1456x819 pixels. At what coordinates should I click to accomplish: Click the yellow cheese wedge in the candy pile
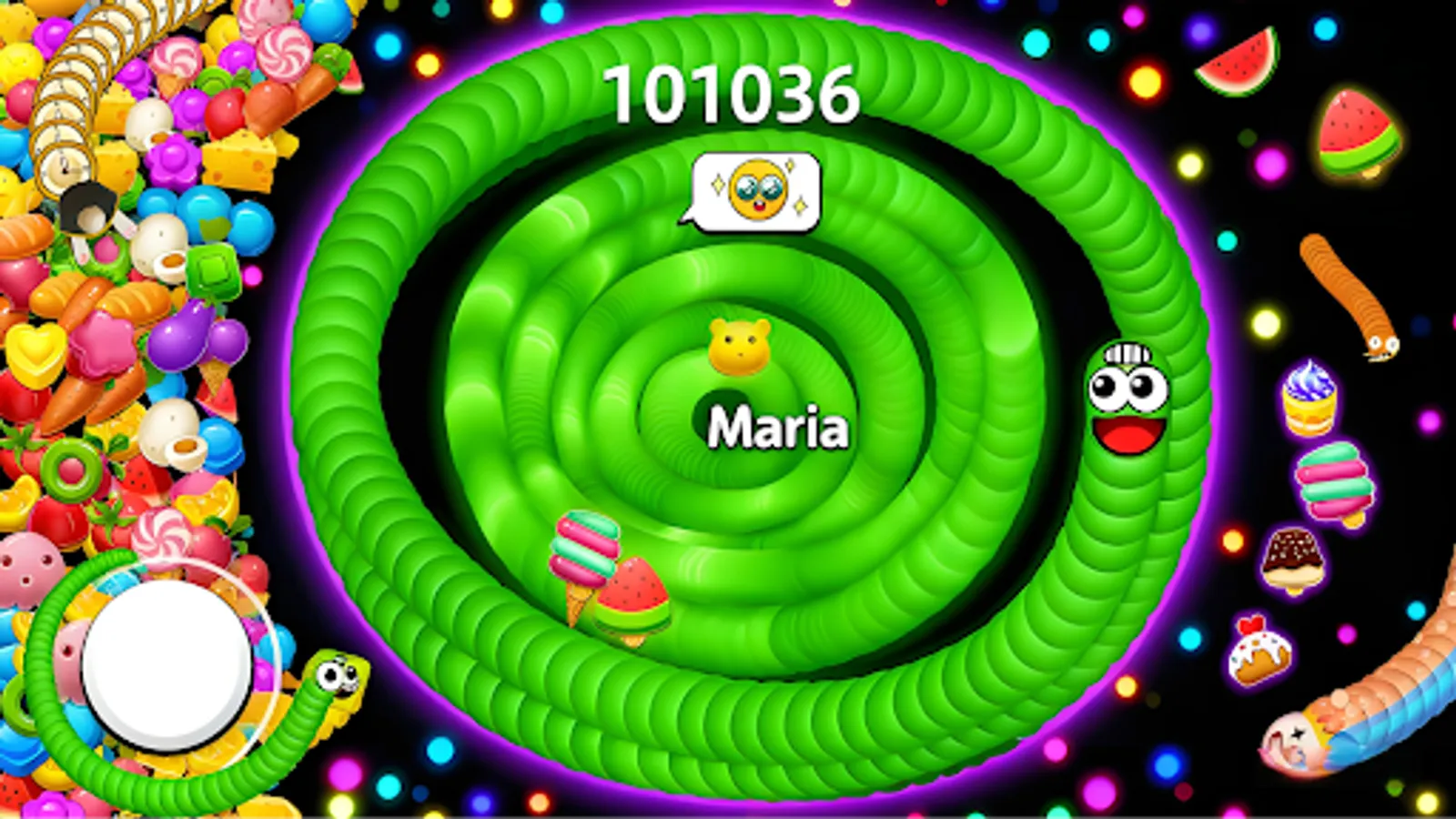[x=239, y=159]
